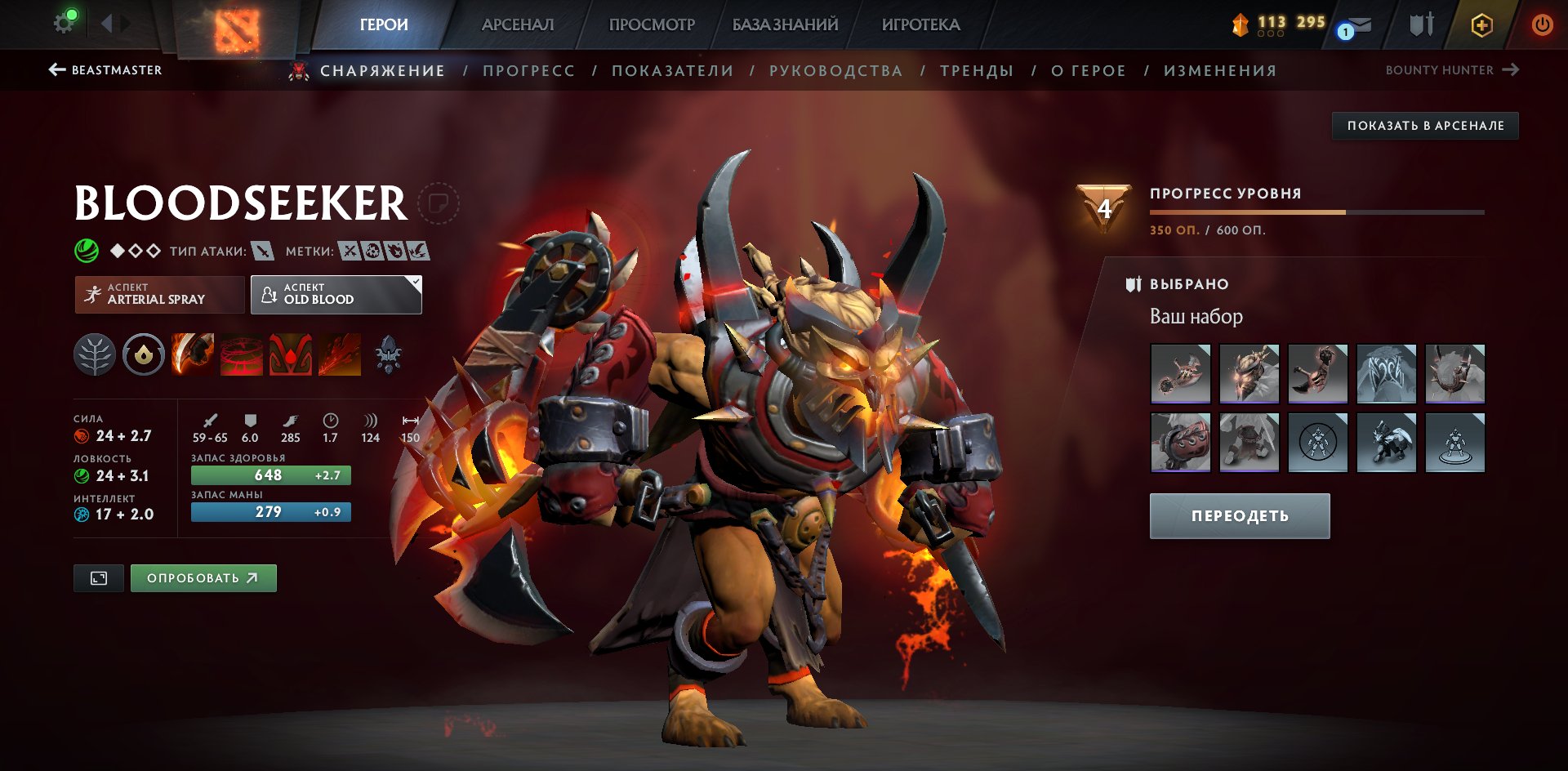
Task: Open the ПРОГРЕСС sub-tab
Action: coord(528,70)
